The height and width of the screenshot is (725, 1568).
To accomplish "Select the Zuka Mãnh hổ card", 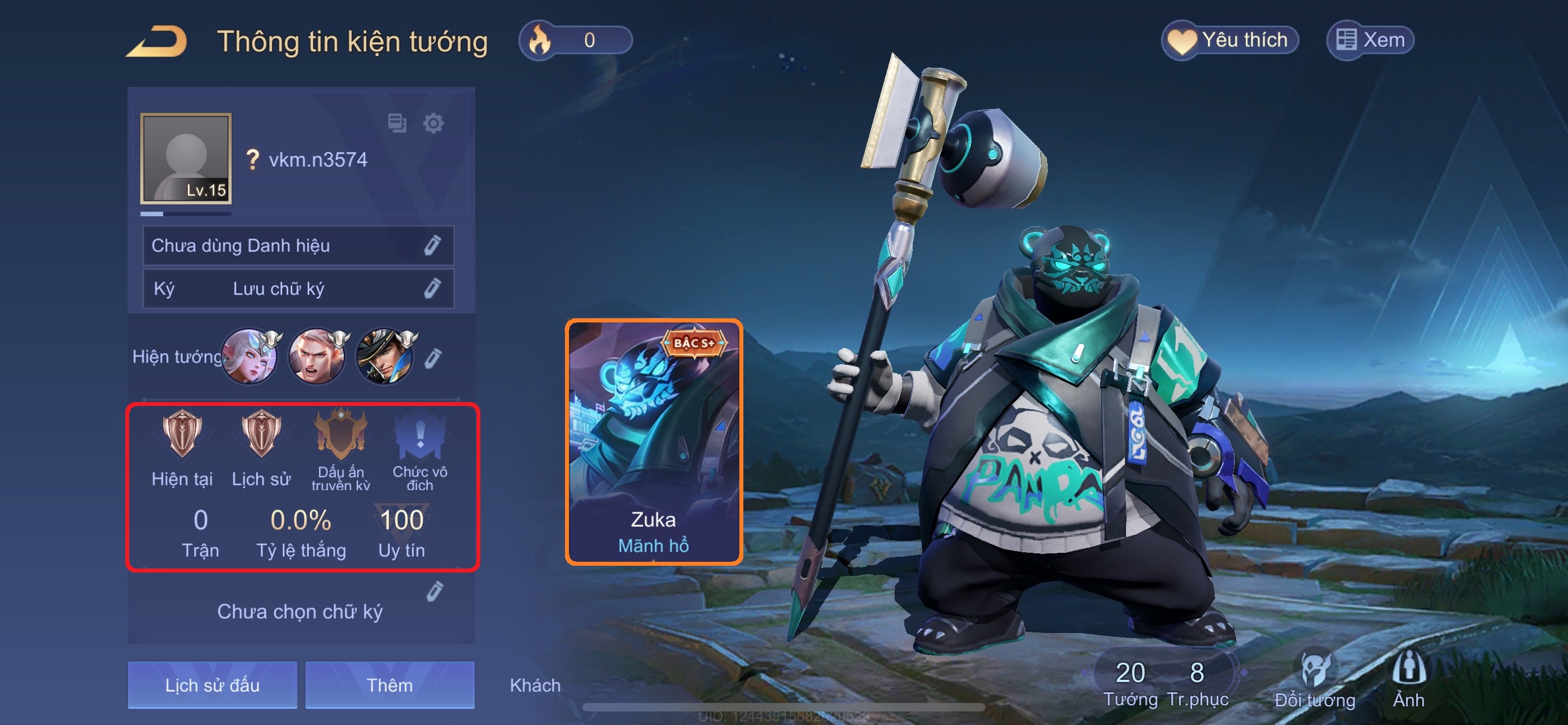I will pyautogui.click(x=654, y=442).
